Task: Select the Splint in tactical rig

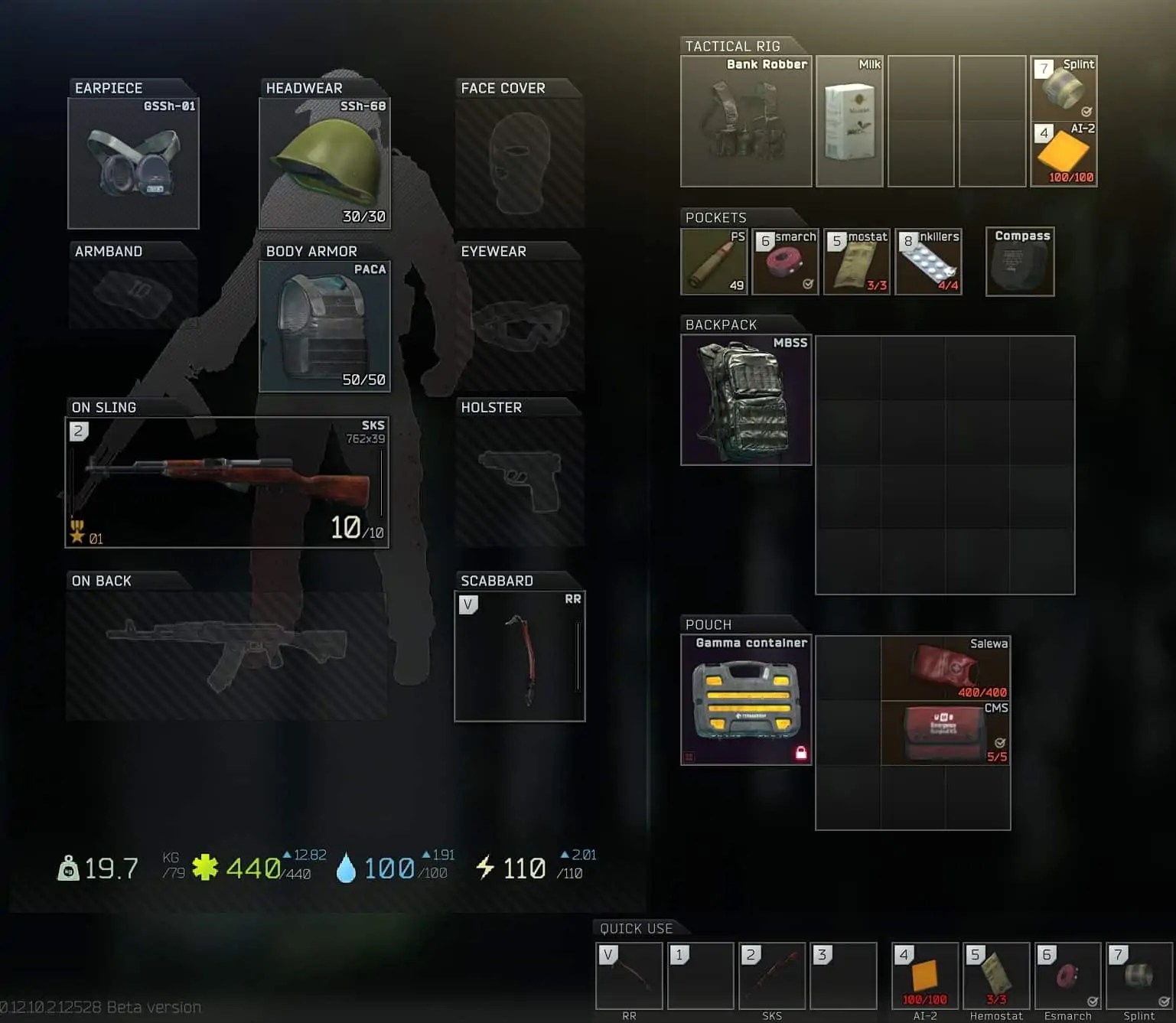Action: [1064, 86]
